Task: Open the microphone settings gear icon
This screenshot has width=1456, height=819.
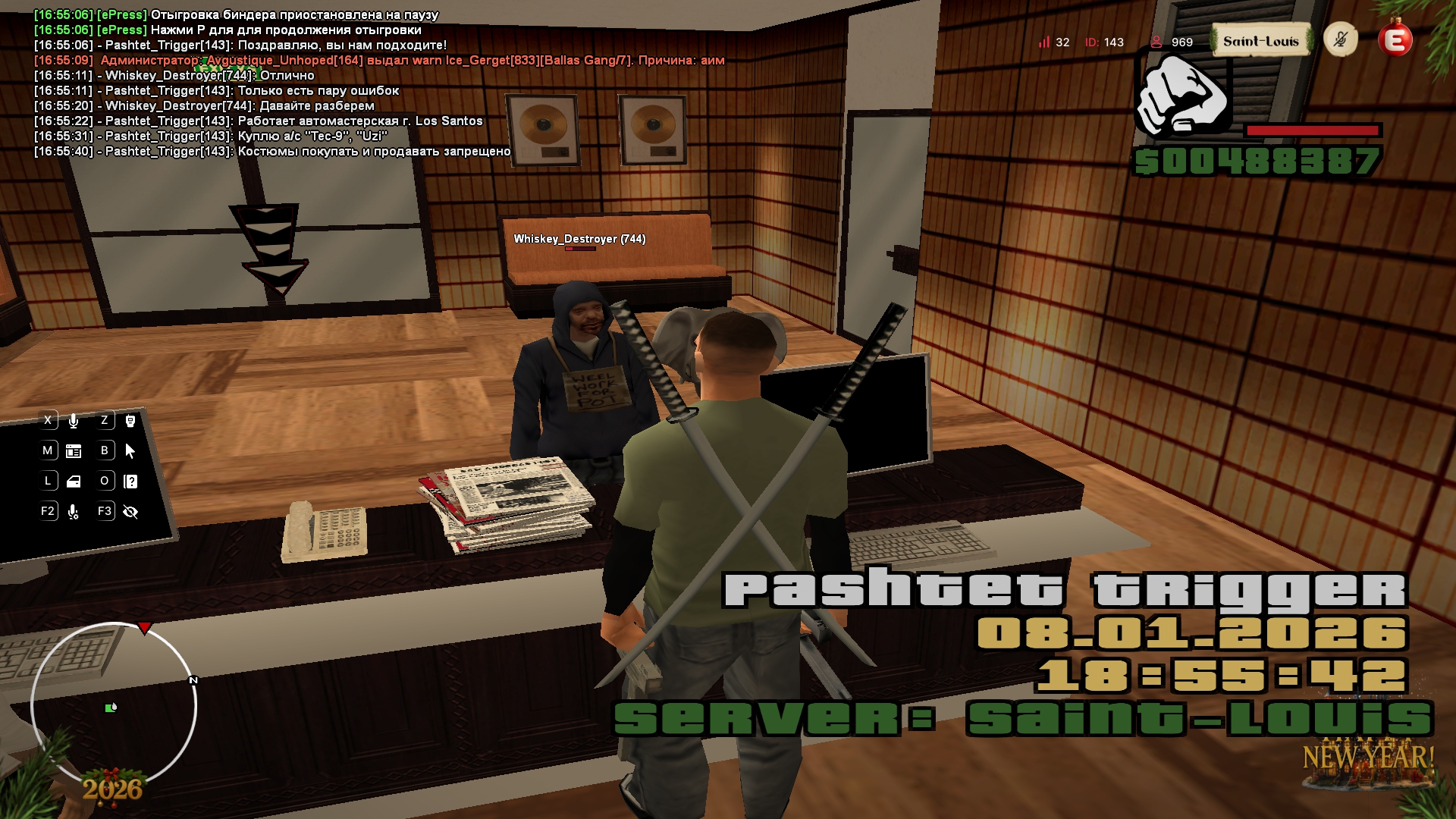Action: pyautogui.click(x=74, y=513)
